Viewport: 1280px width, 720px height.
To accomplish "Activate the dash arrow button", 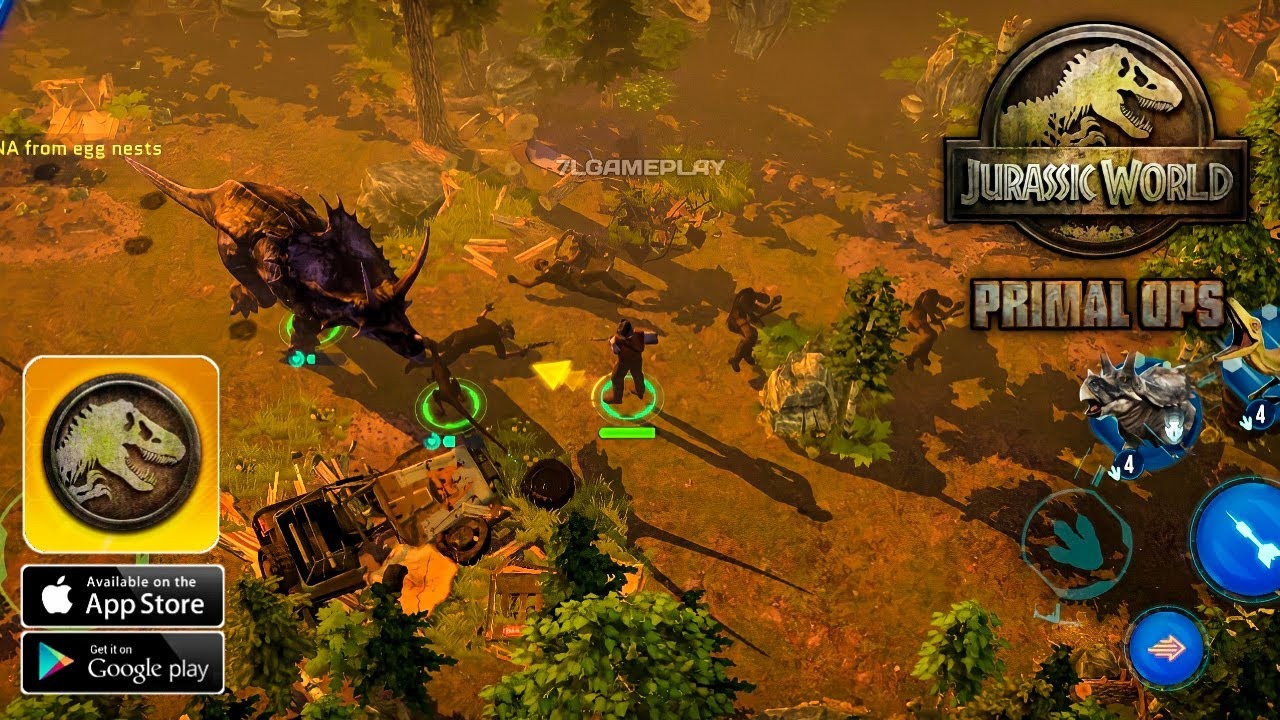I will [1166, 648].
